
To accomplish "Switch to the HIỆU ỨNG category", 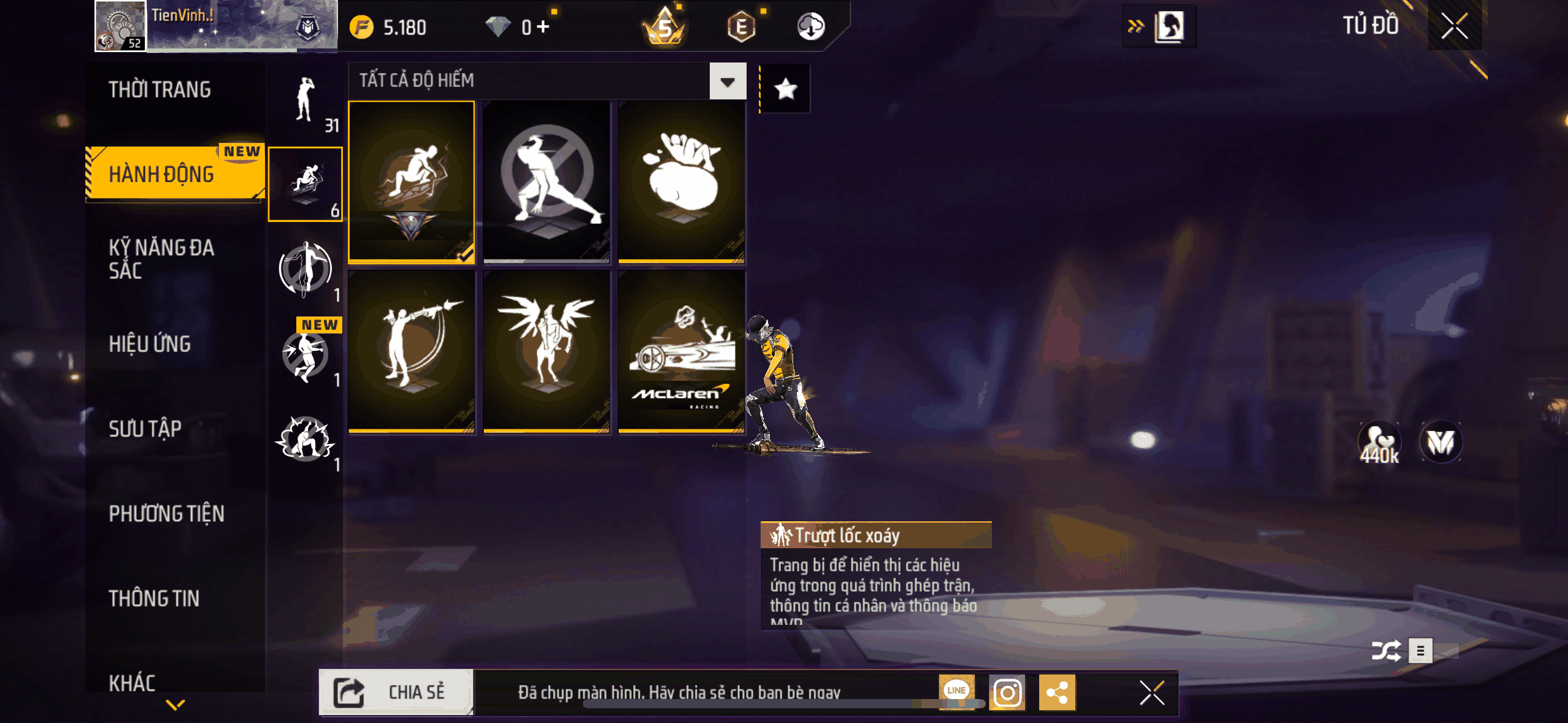I will point(150,344).
